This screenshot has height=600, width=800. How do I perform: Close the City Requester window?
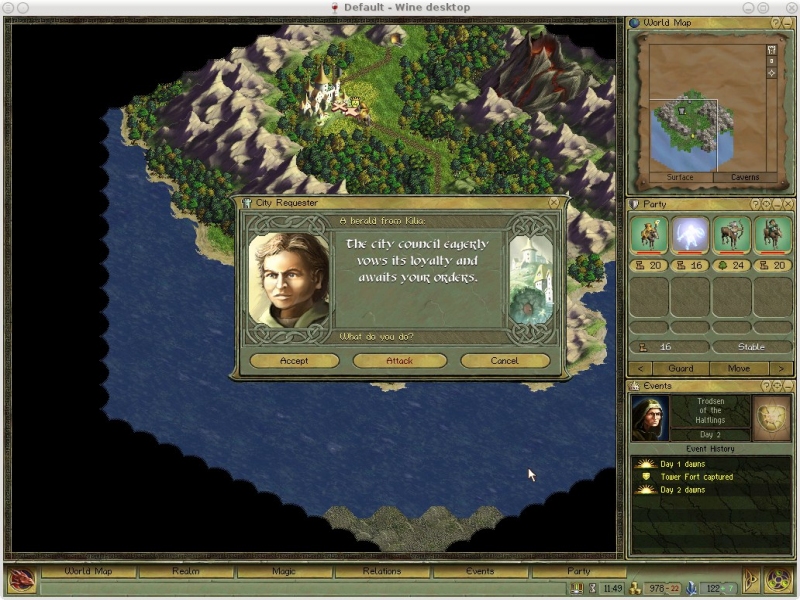554,202
